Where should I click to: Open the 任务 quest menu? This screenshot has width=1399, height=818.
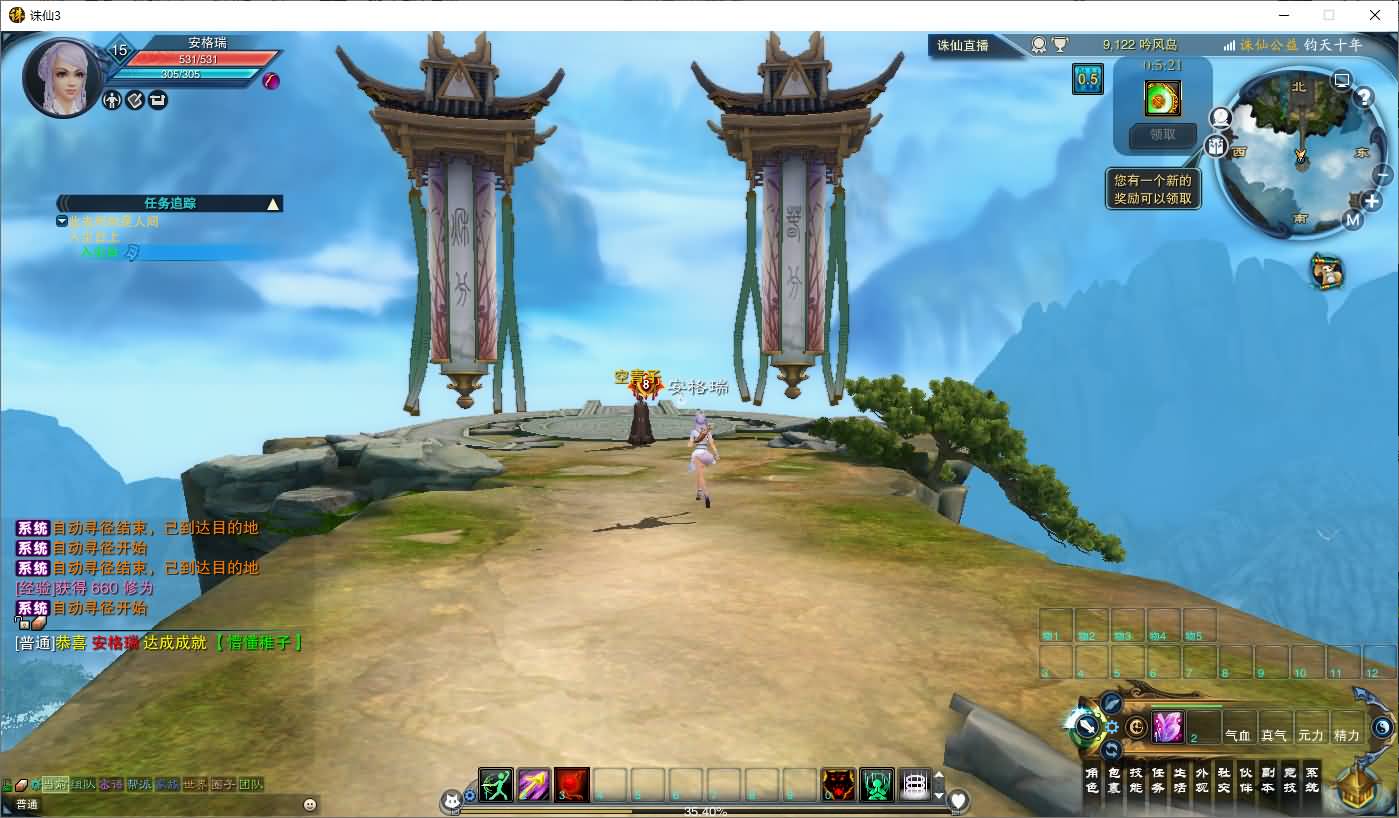click(x=1158, y=780)
